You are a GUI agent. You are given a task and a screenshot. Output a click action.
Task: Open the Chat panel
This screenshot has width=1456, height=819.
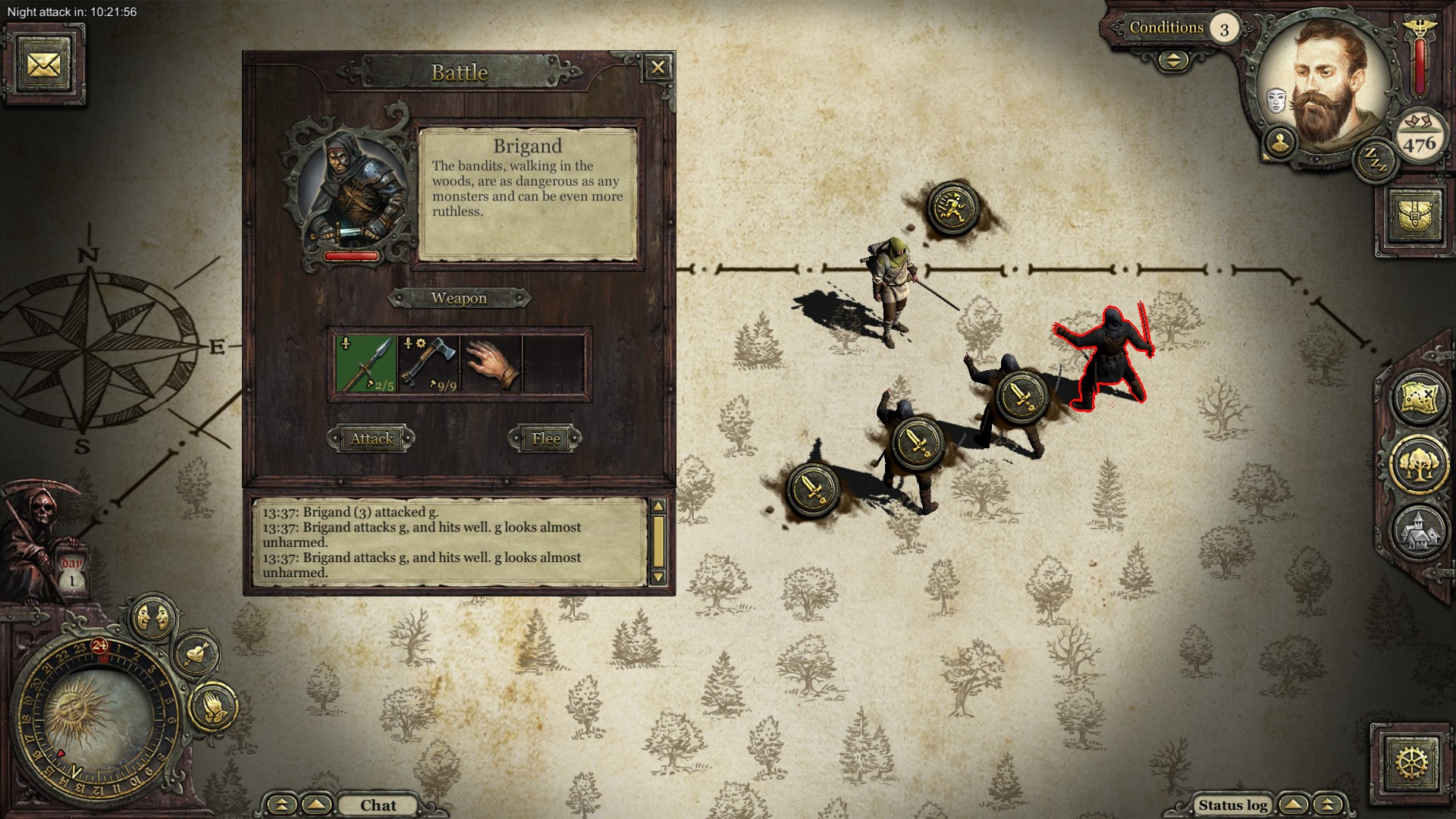378,805
